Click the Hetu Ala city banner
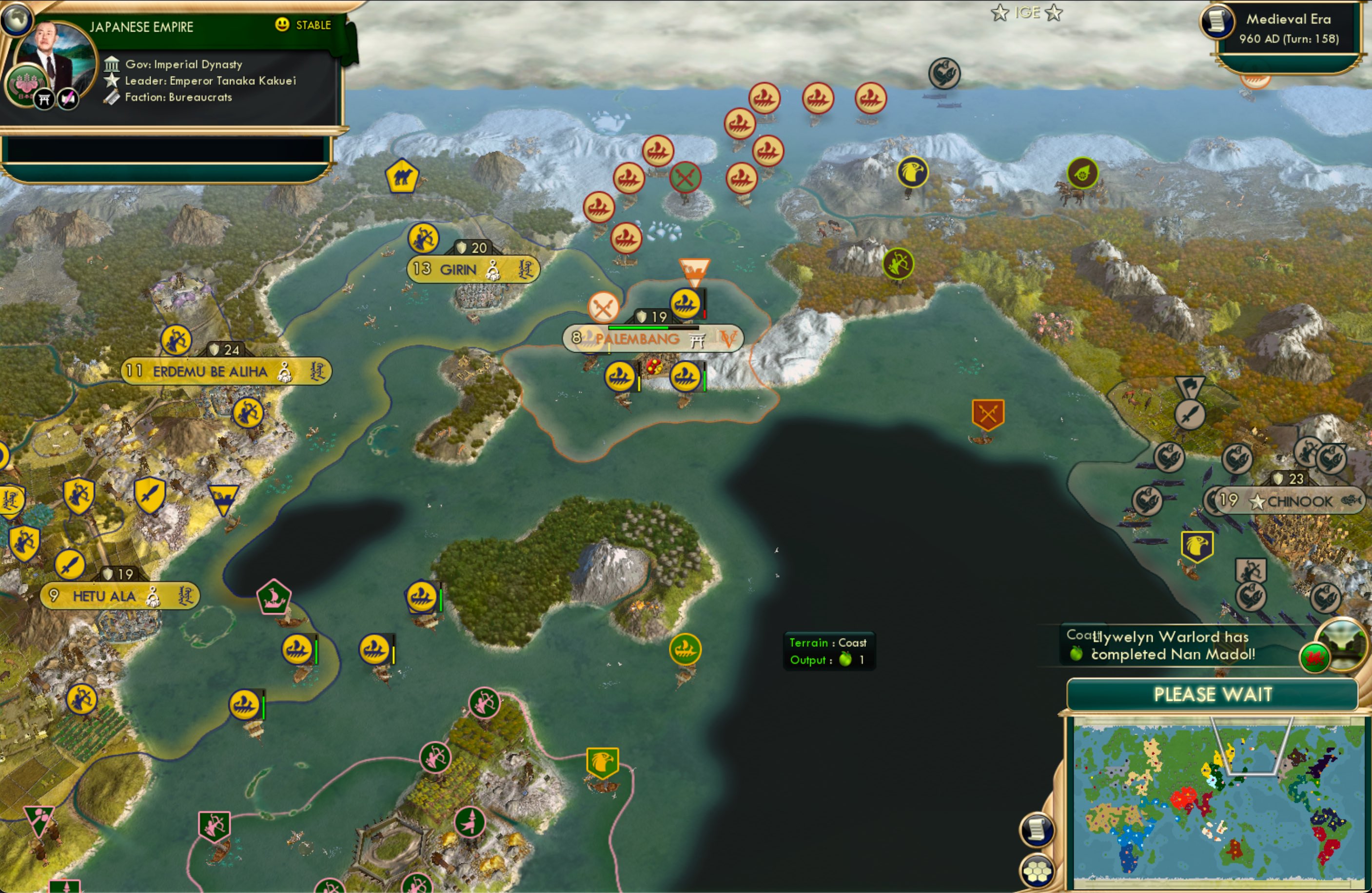 (107, 597)
